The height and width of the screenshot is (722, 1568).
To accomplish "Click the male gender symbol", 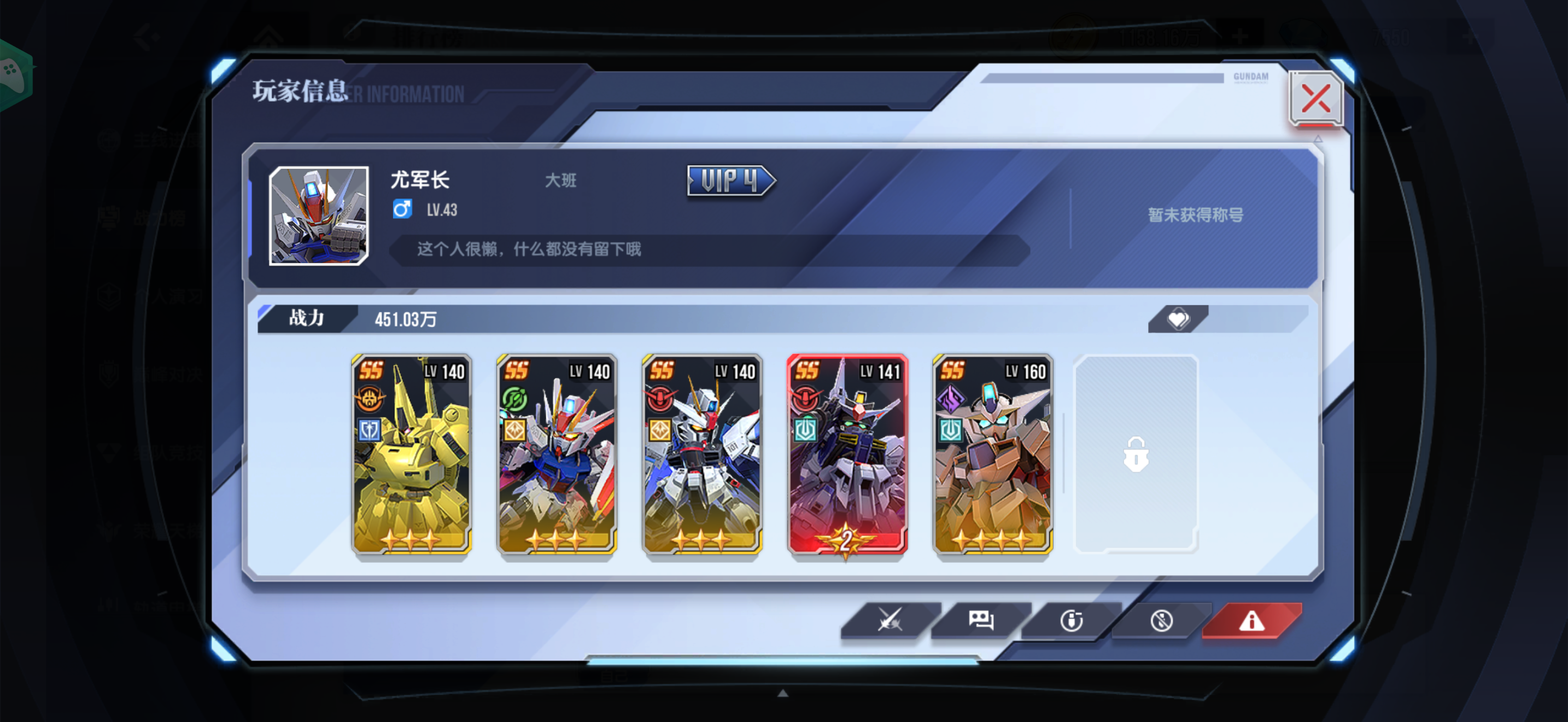I will tap(403, 210).
